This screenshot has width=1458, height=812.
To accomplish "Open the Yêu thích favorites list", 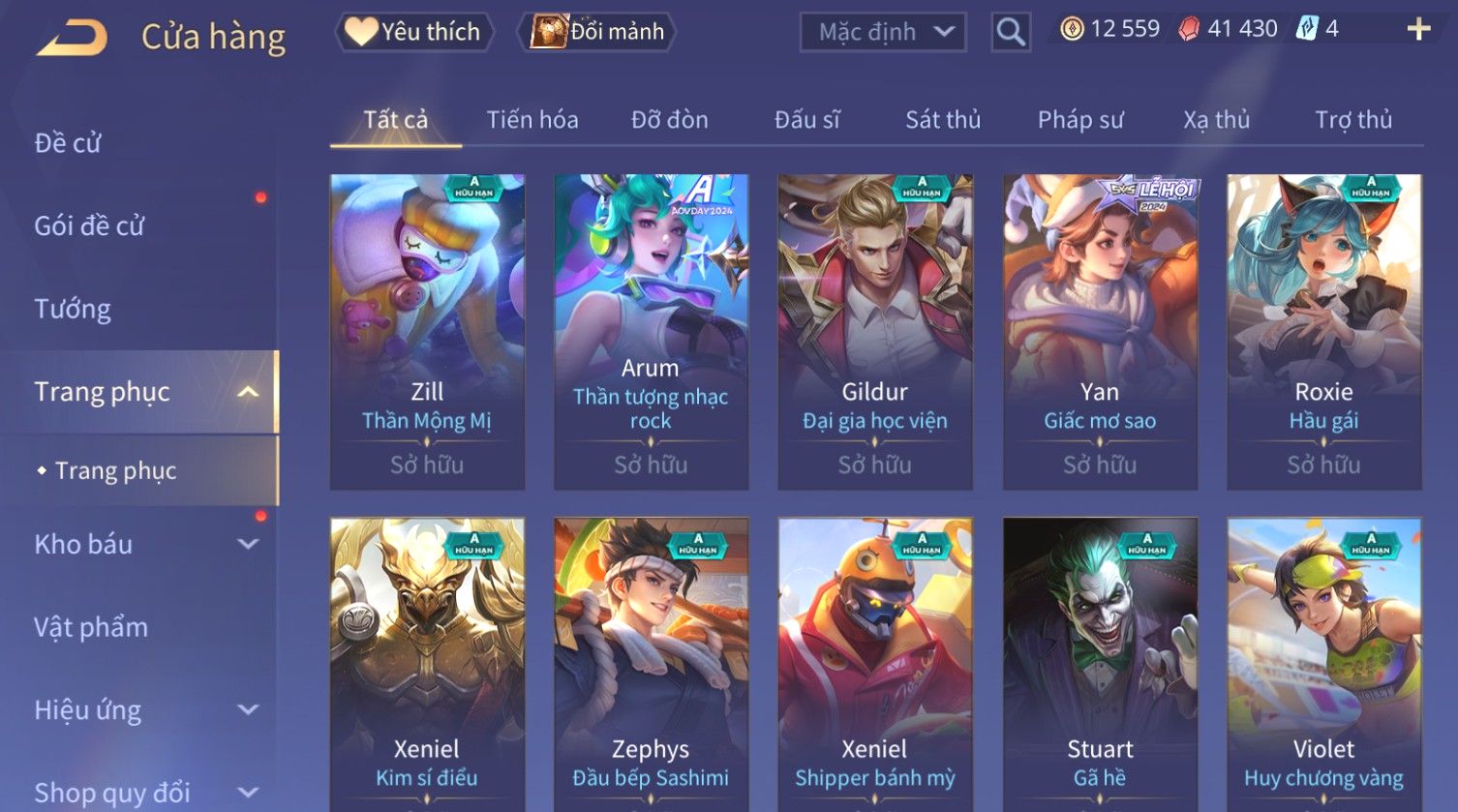I will (x=414, y=32).
